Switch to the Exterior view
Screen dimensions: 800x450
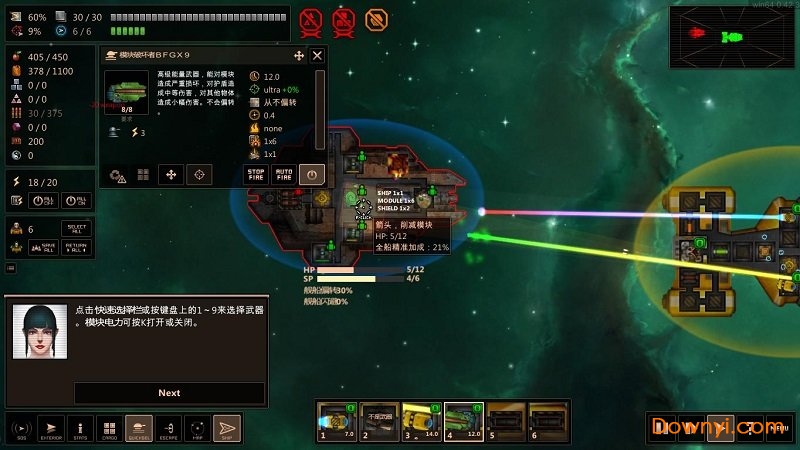(50, 428)
